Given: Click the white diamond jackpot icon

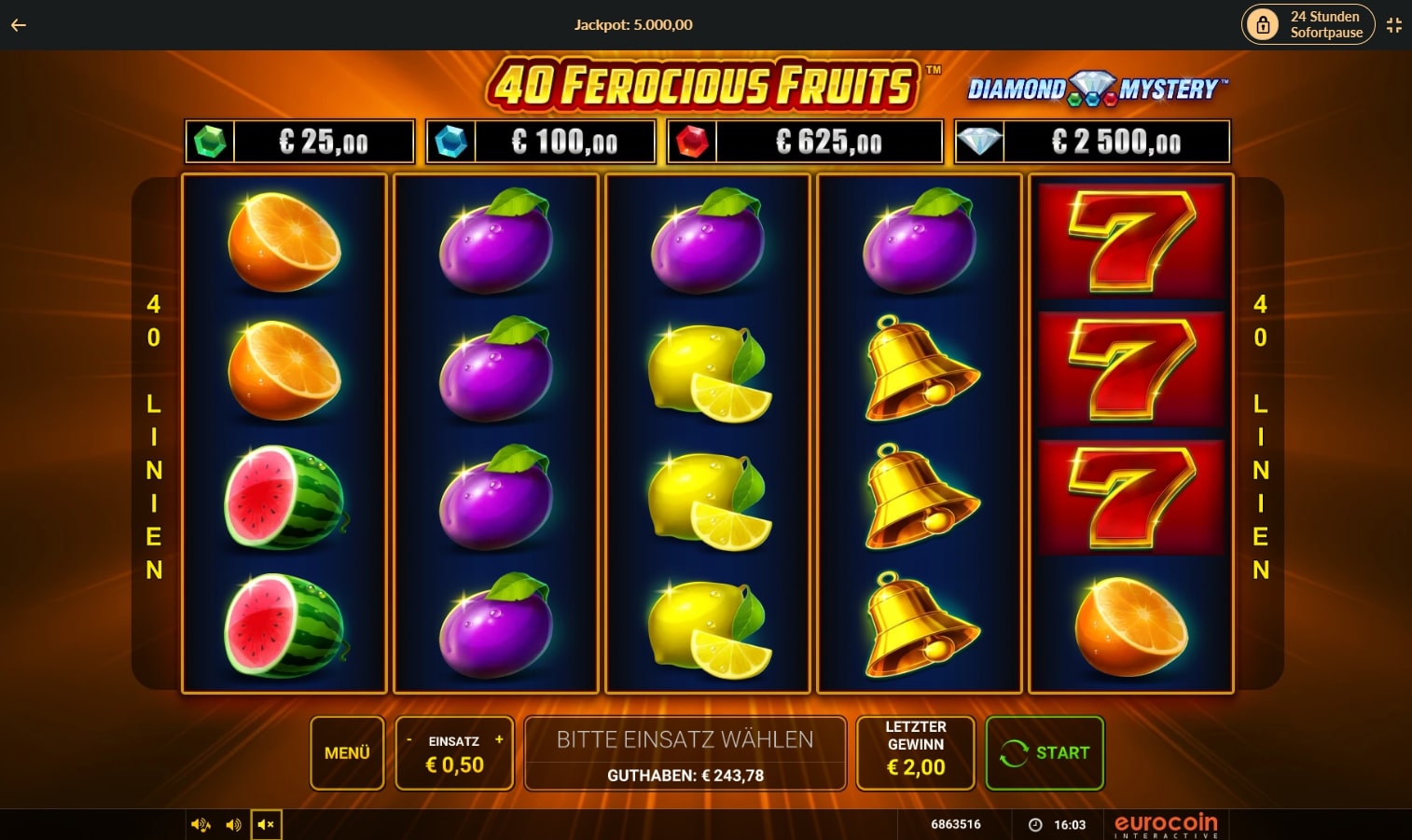Looking at the screenshot, I should (x=980, y=141).
